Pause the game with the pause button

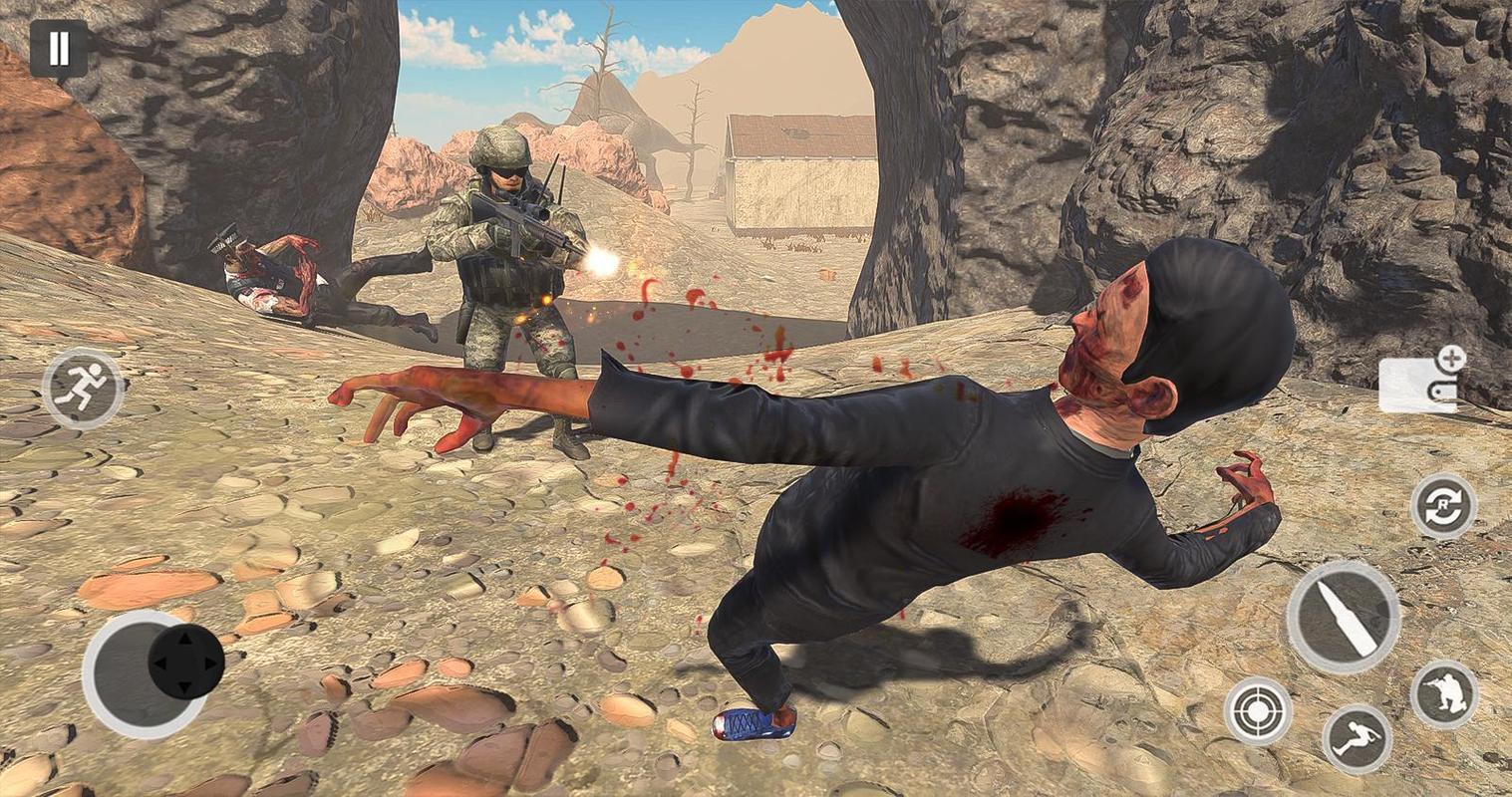tap(58, 48)
